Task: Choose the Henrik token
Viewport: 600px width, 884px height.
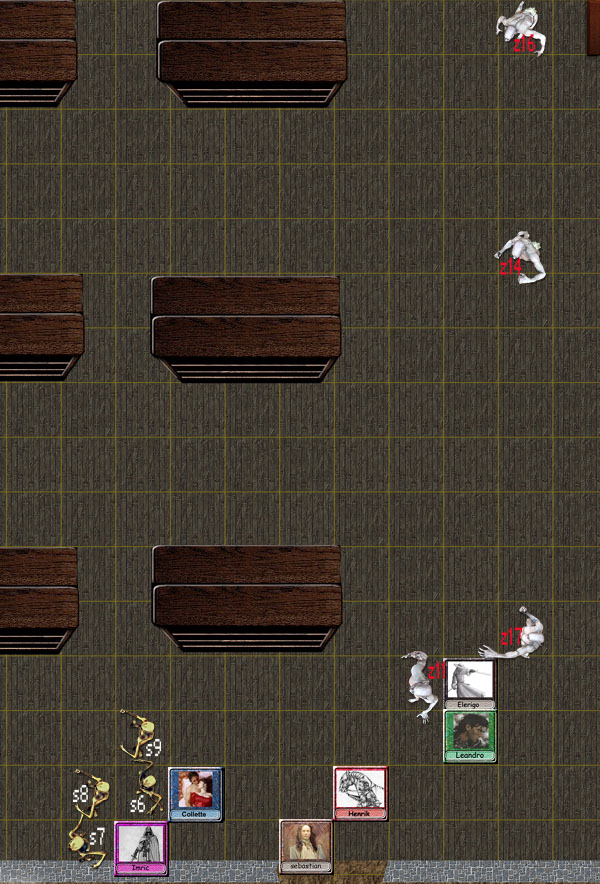Action: (360, 793)
